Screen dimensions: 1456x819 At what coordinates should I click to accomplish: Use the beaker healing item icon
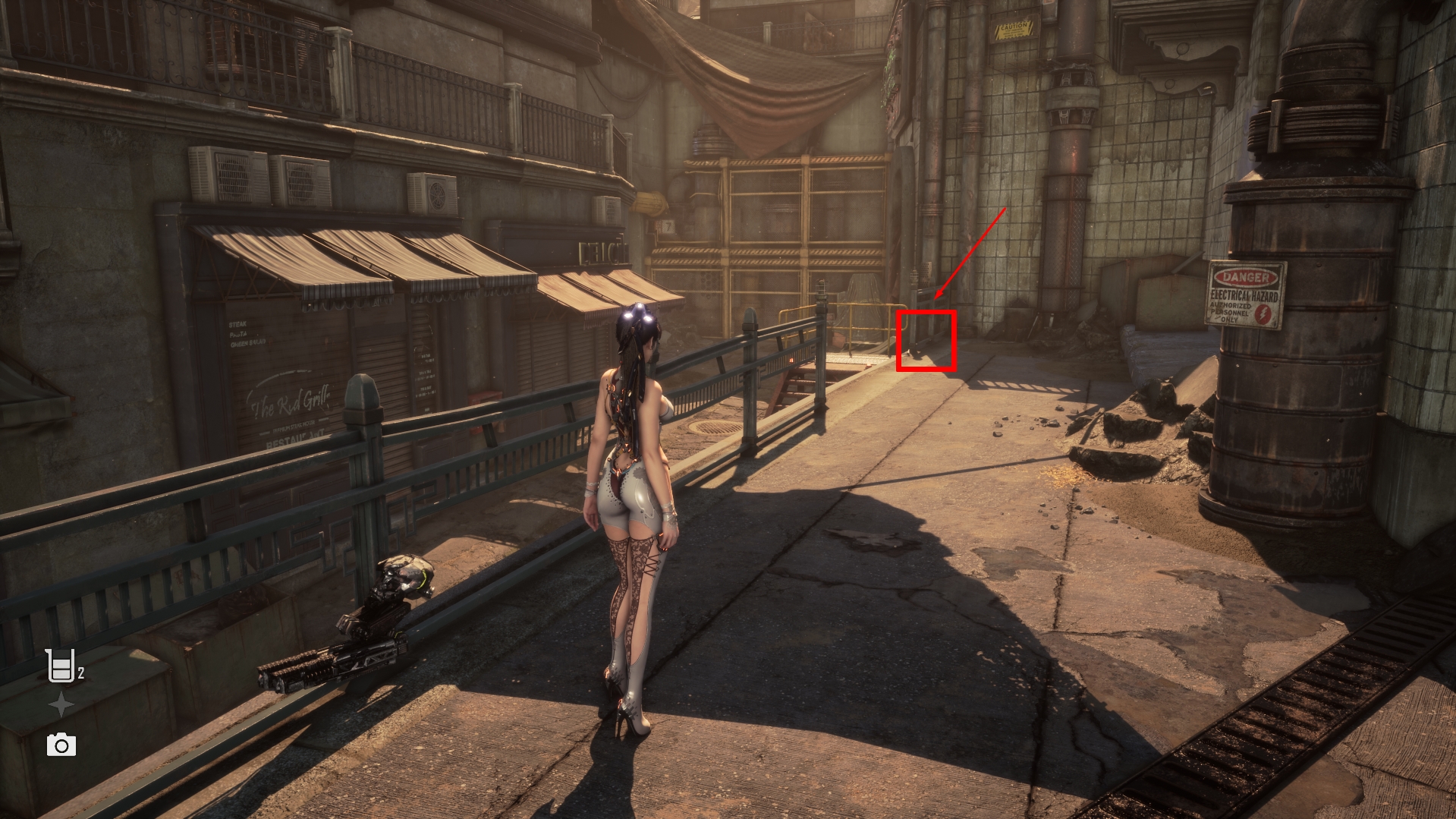tap(61, 666)
